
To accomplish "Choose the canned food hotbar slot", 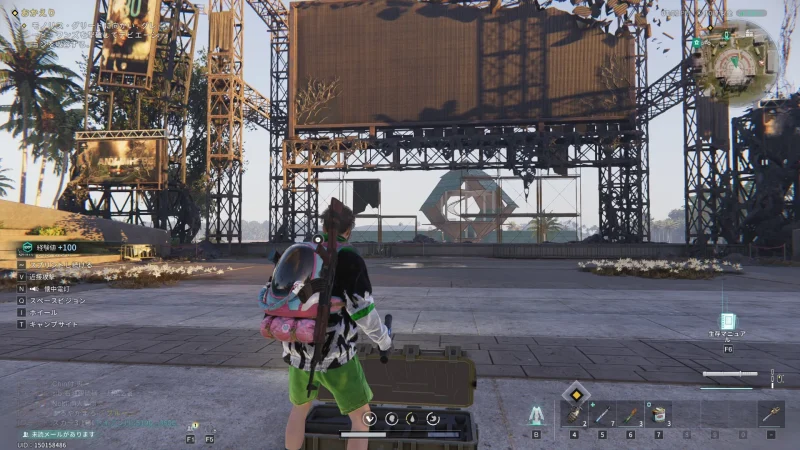I will (x=658, y=414).
